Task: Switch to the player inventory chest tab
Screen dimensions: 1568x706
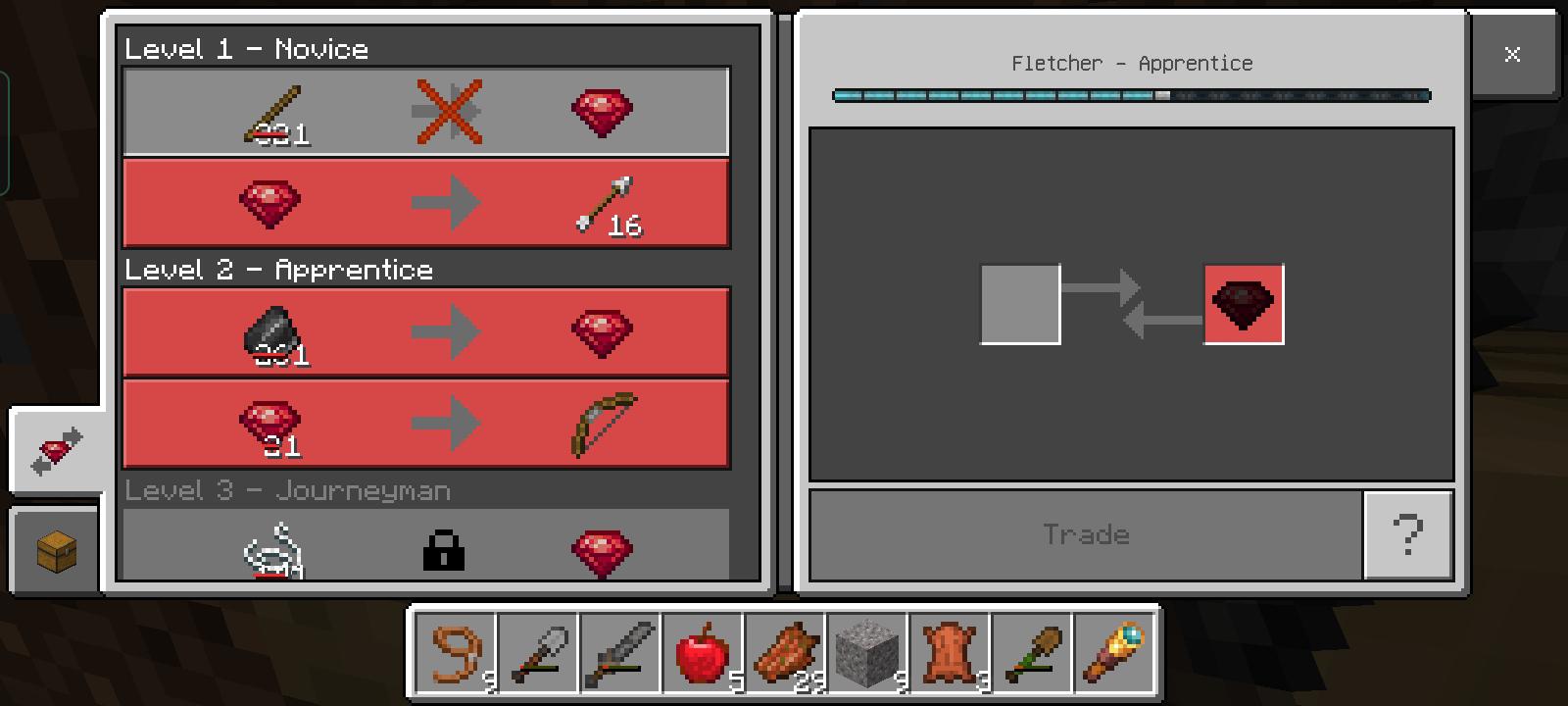Action: point(54,549)
